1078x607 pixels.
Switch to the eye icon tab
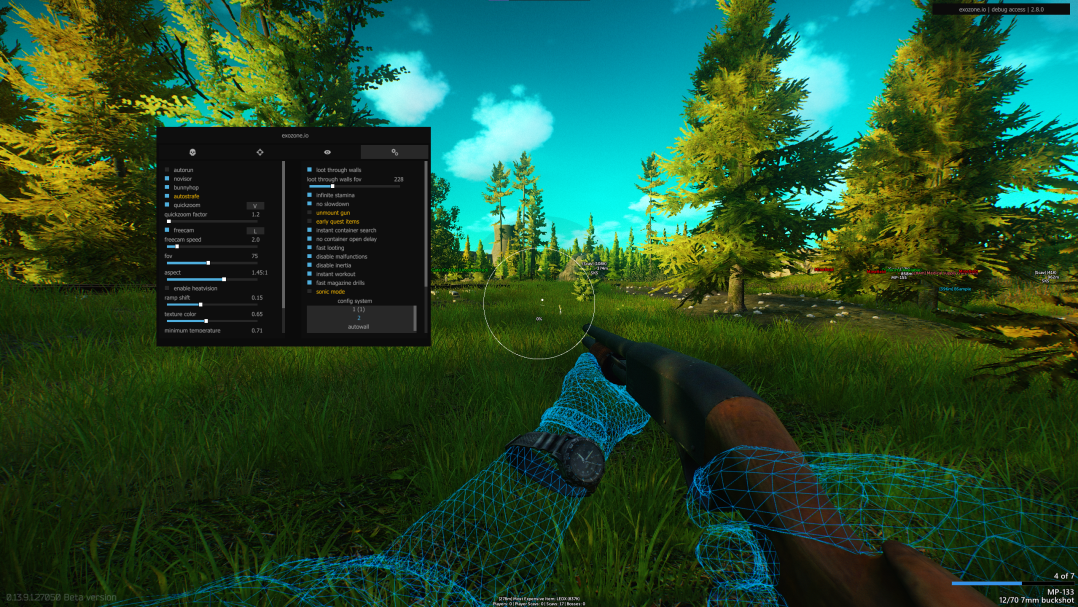pos(327,152)
